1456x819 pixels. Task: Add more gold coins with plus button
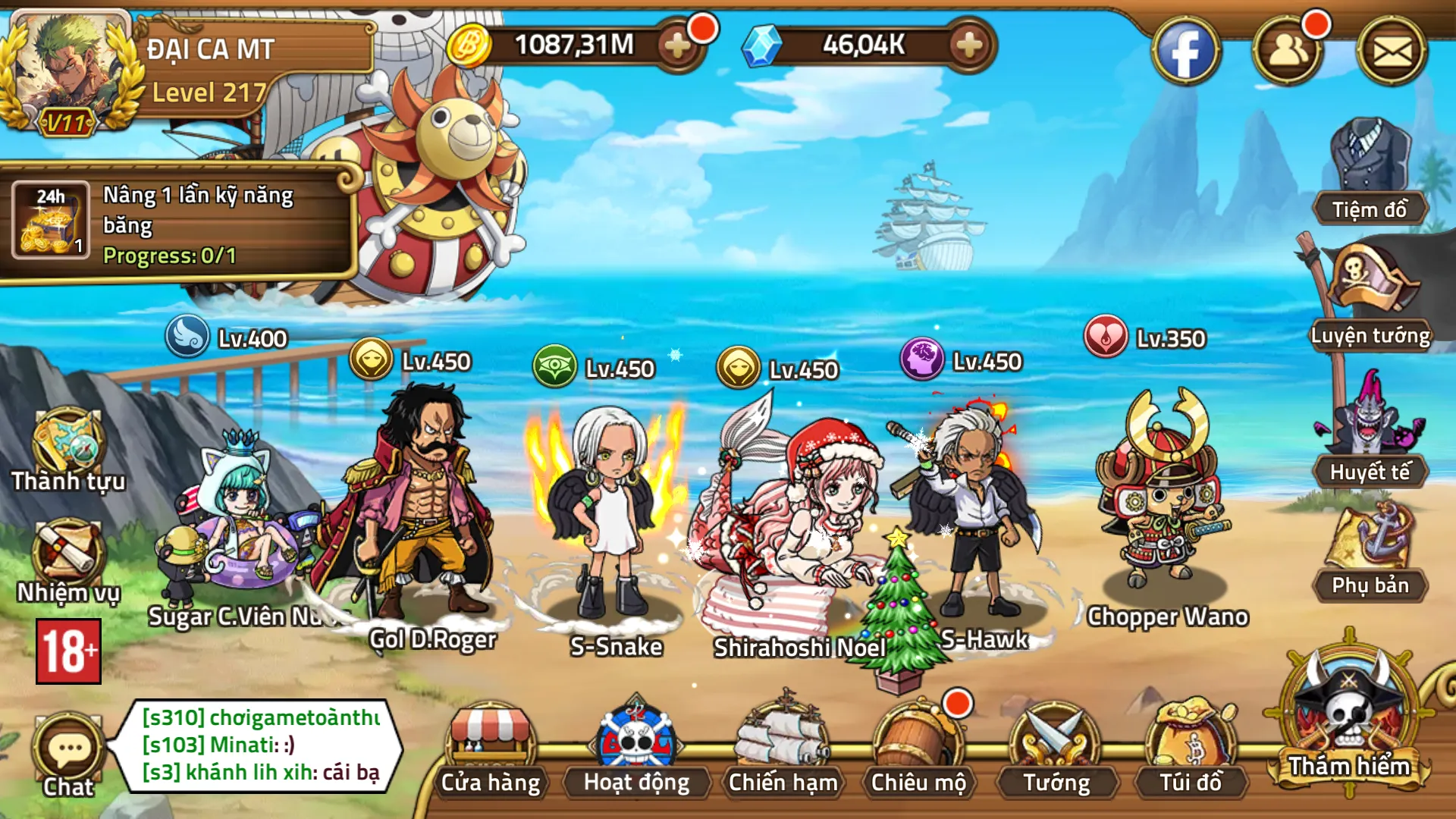coord(677,45)
